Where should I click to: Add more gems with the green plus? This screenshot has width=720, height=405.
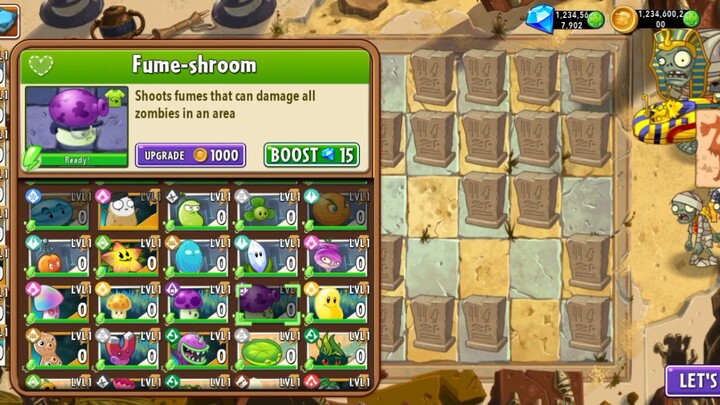pos(596,18)
